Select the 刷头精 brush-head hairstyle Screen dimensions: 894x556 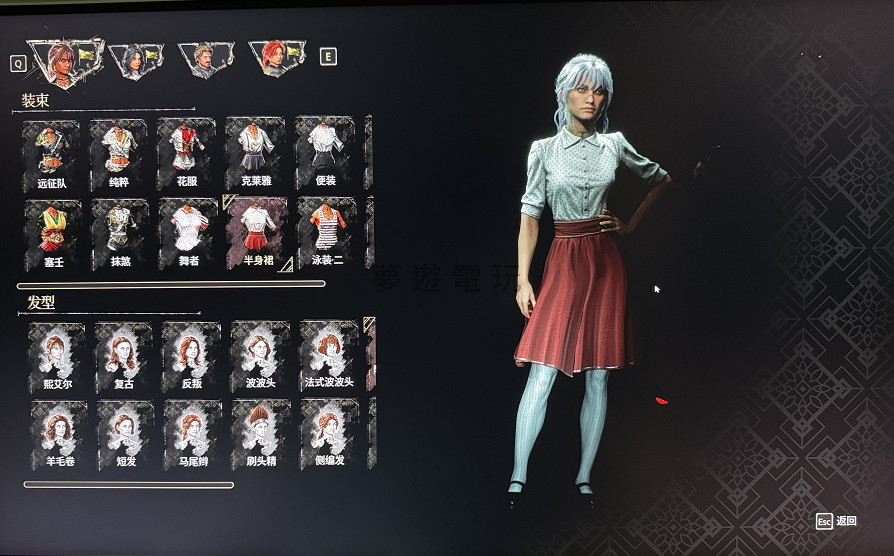[261, 433]
